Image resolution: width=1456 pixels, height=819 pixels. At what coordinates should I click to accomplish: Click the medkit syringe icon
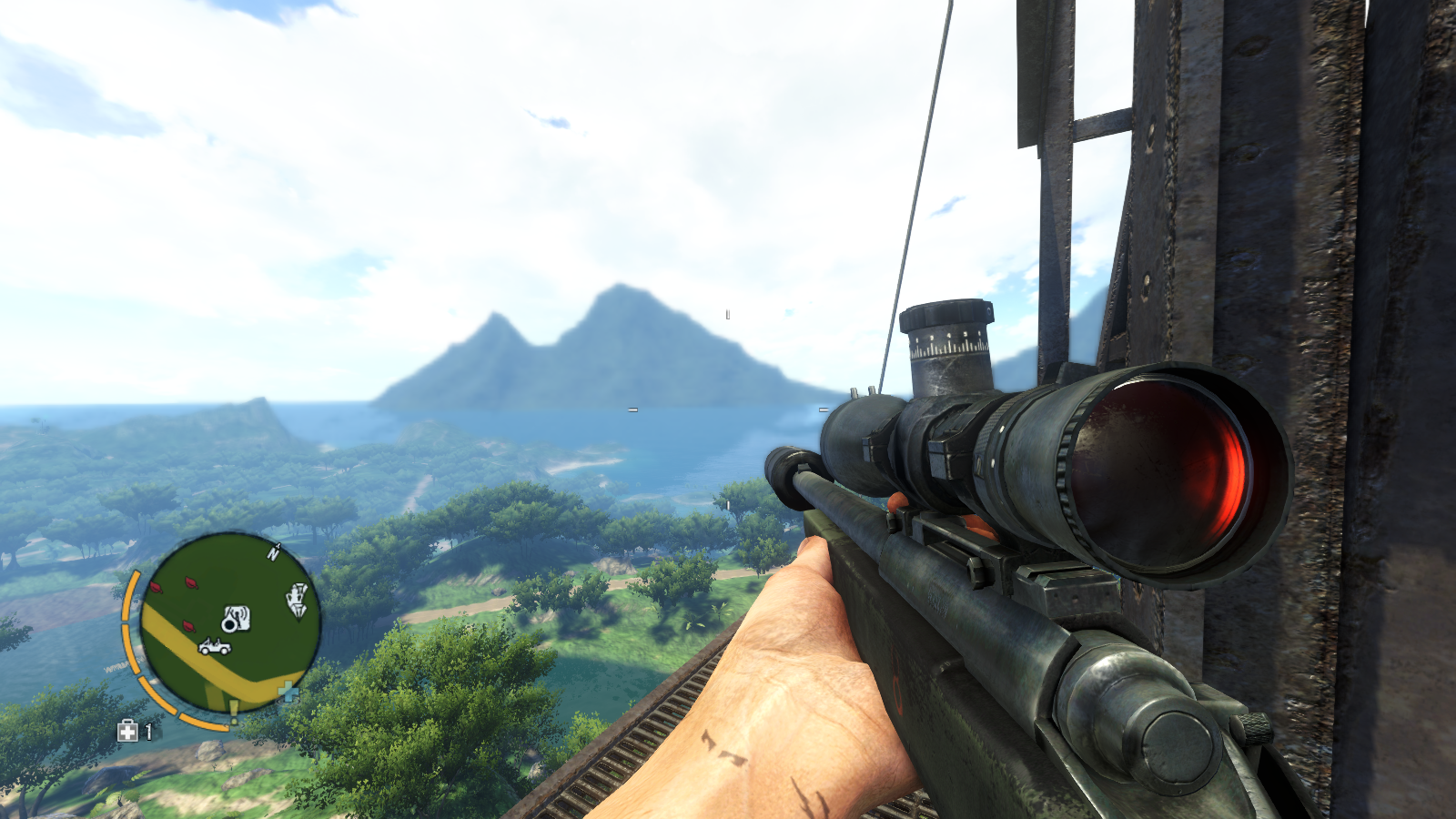(127, 731)
